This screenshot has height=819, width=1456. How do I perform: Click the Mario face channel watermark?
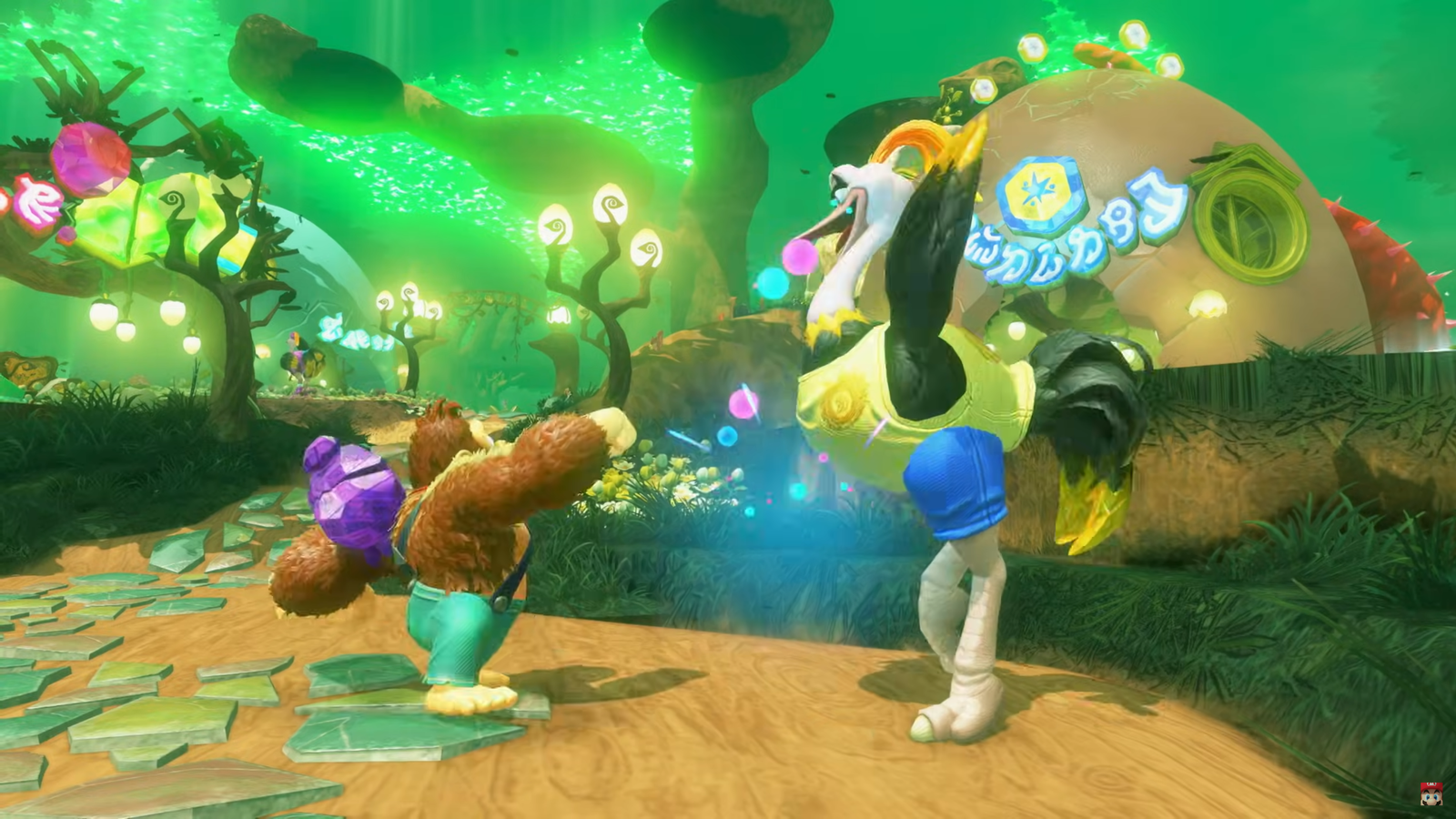click(x=1431, y=794)
